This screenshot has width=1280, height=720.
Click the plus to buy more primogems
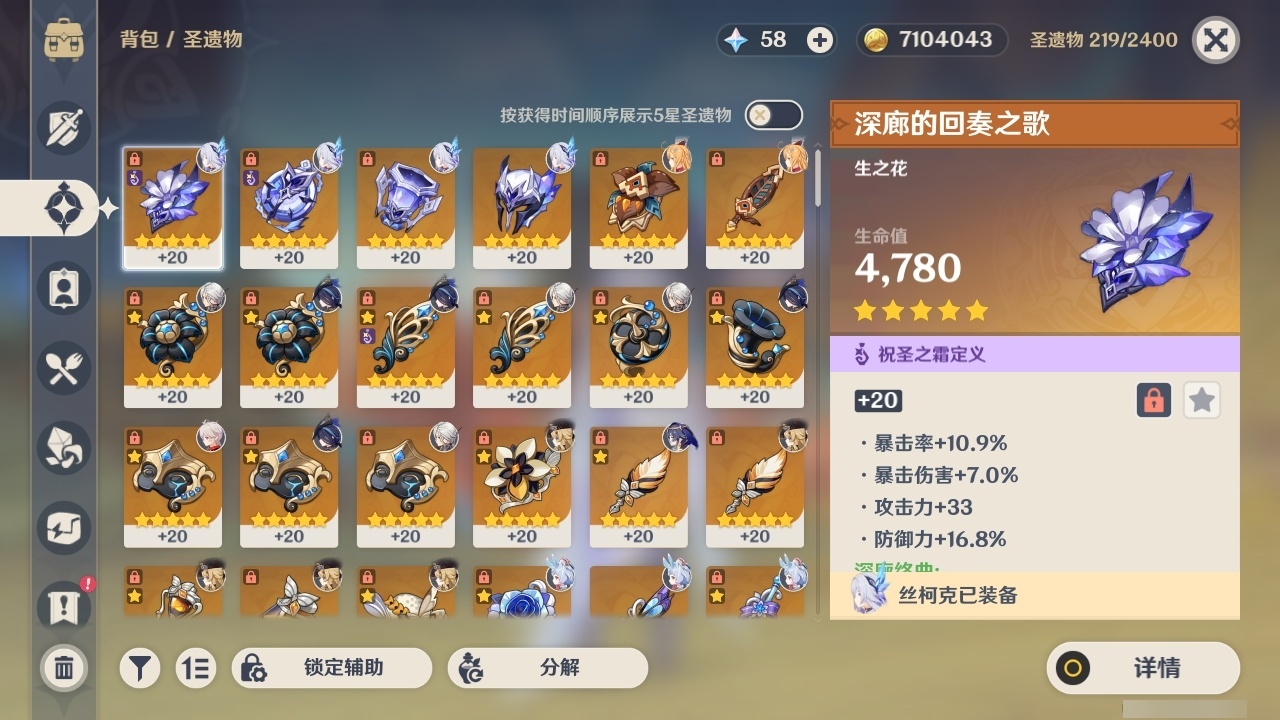pos(821,40)
